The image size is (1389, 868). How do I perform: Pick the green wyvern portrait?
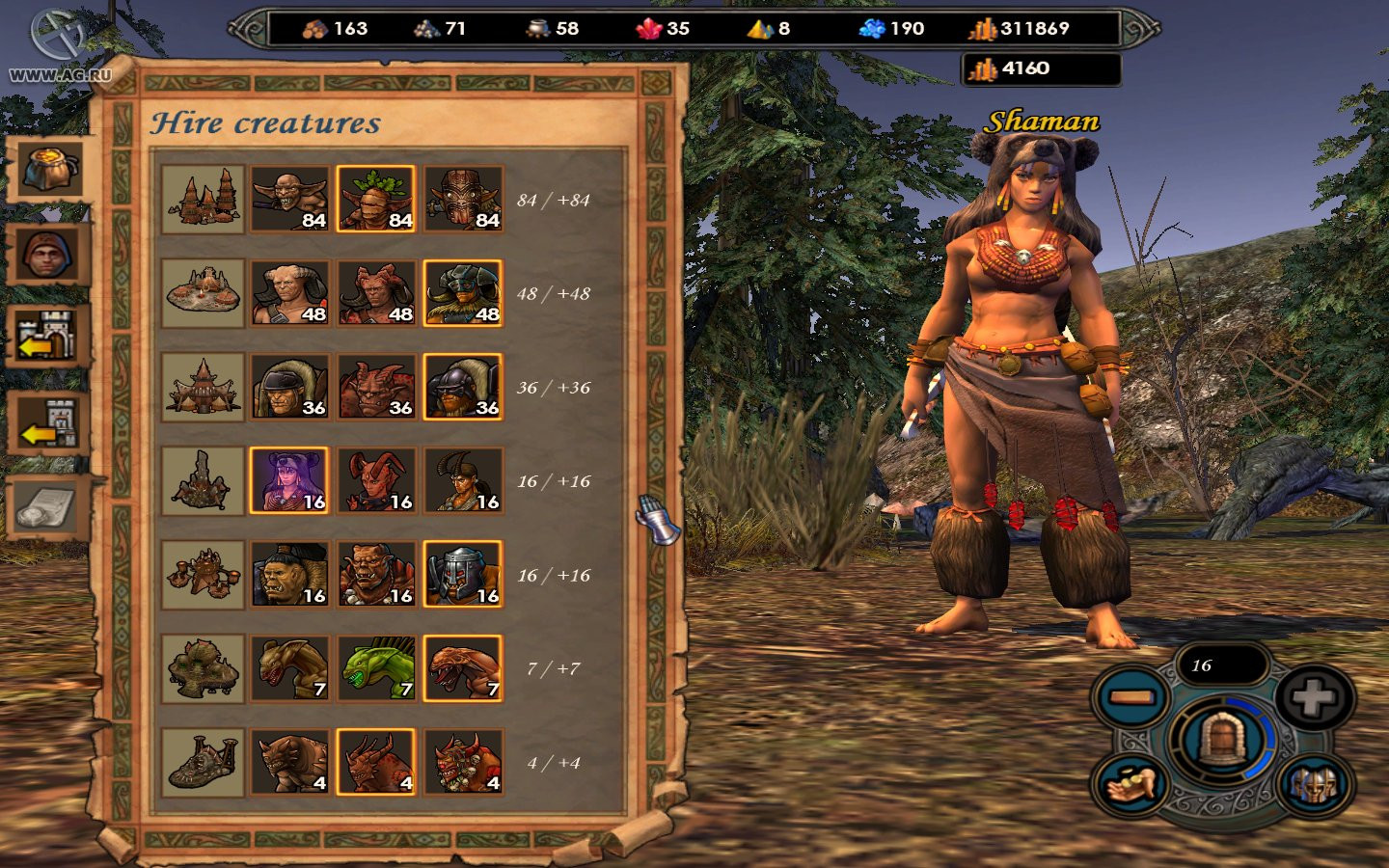point(376,667)
